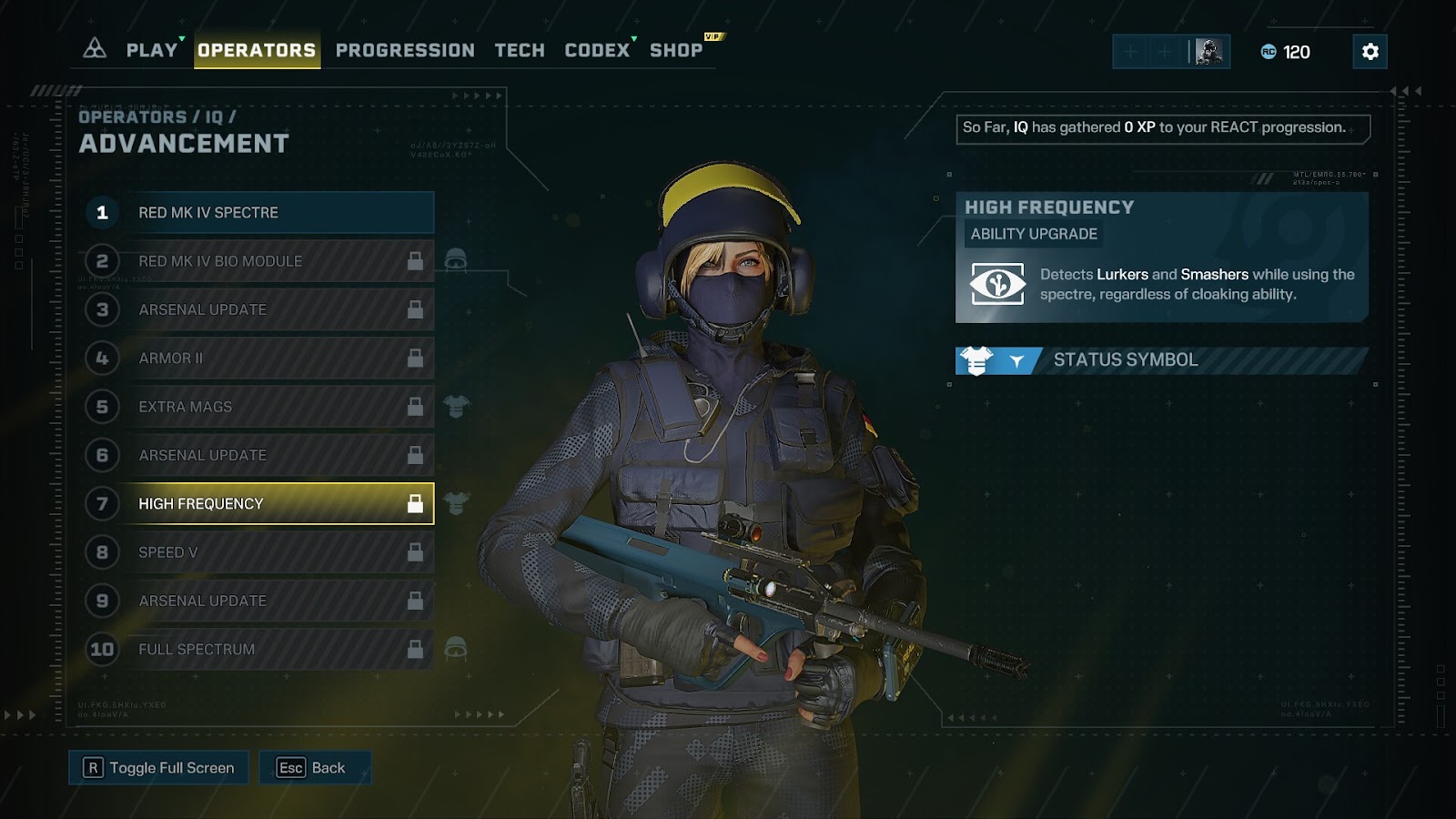
Task: Go to the Progression tab
Action: pyautogui.click(x=405, y=50)
